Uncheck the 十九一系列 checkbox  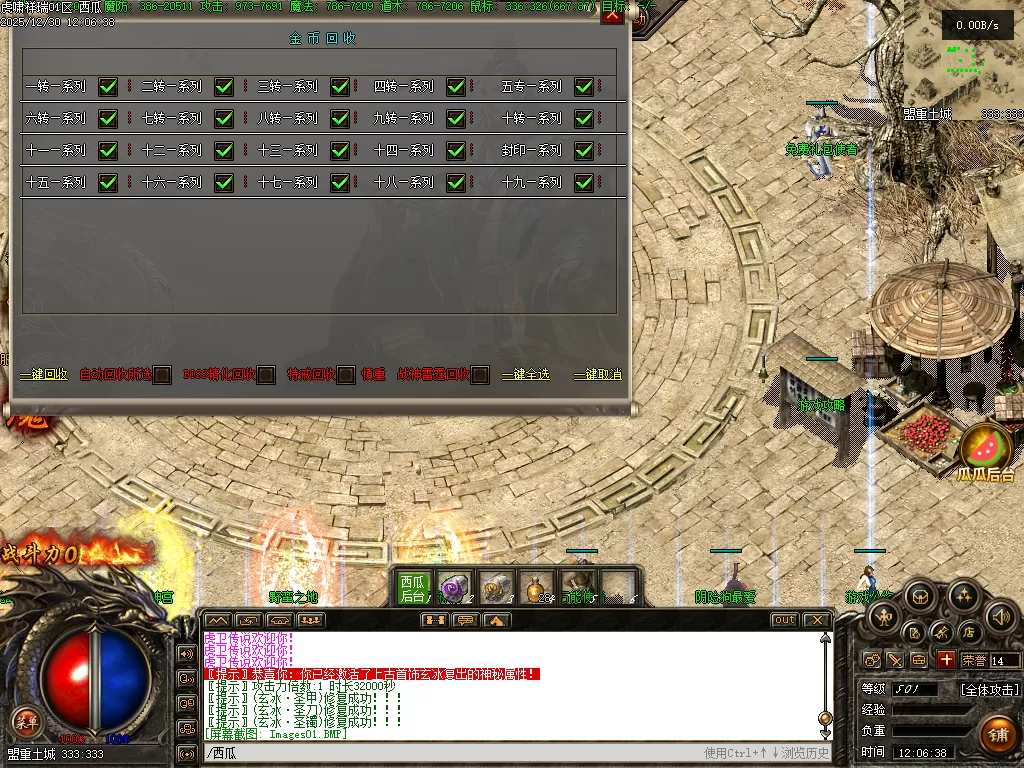coord(584,183)
